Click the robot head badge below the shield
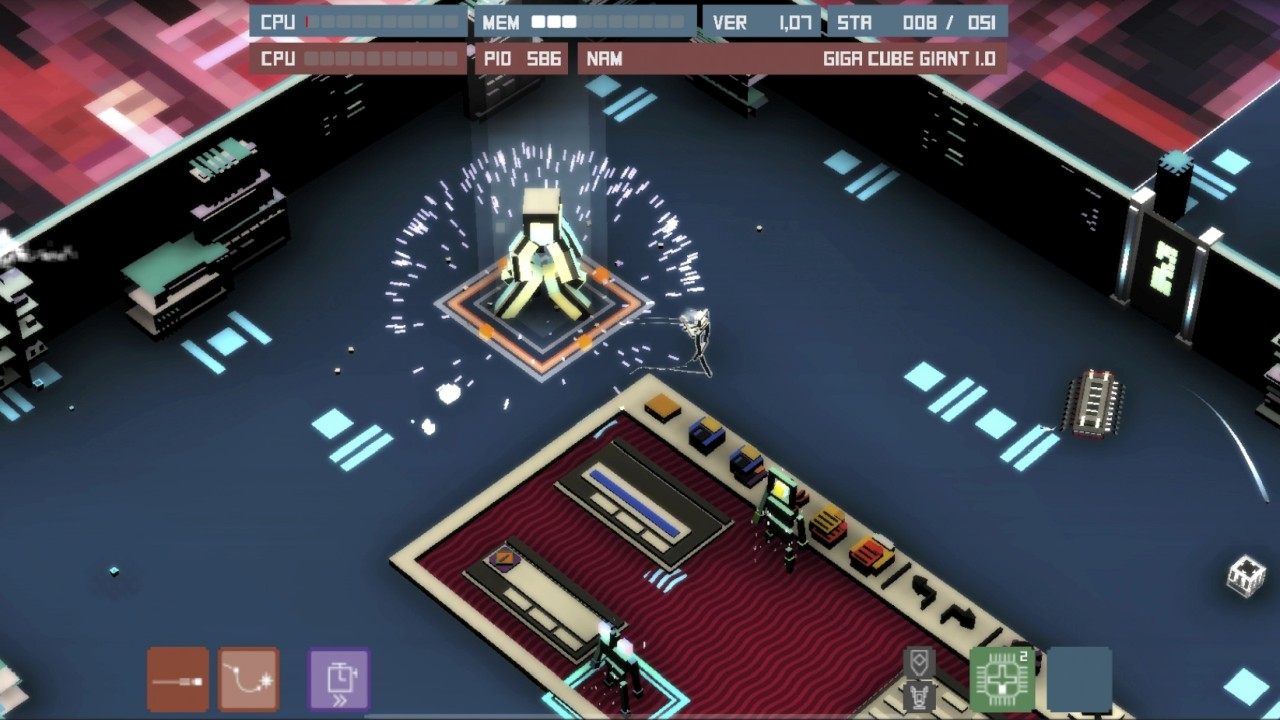1280x720 pixels. 919,696
